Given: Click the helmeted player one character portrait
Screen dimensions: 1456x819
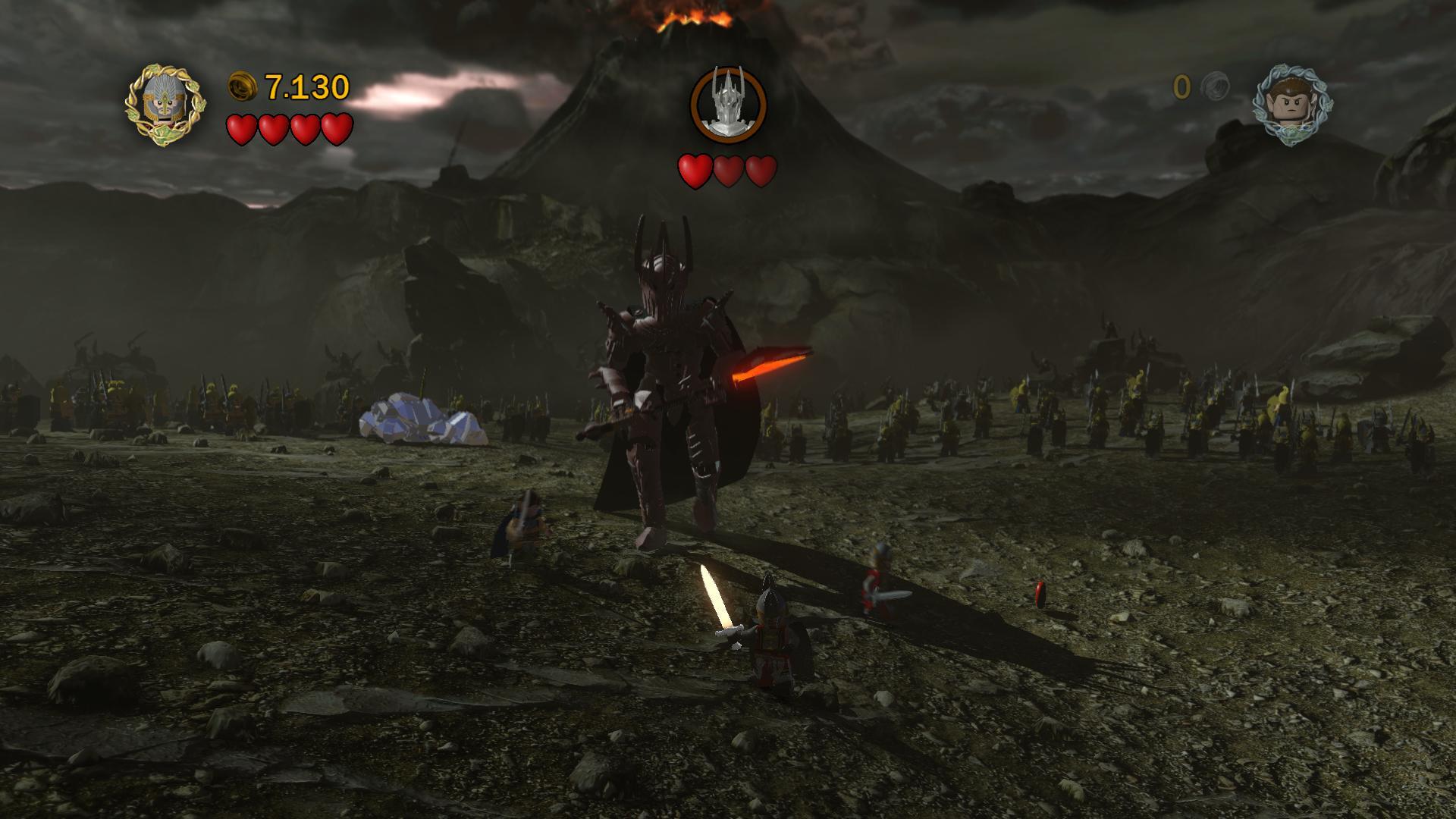Looking at the screenshot, I should pos(164,105).
